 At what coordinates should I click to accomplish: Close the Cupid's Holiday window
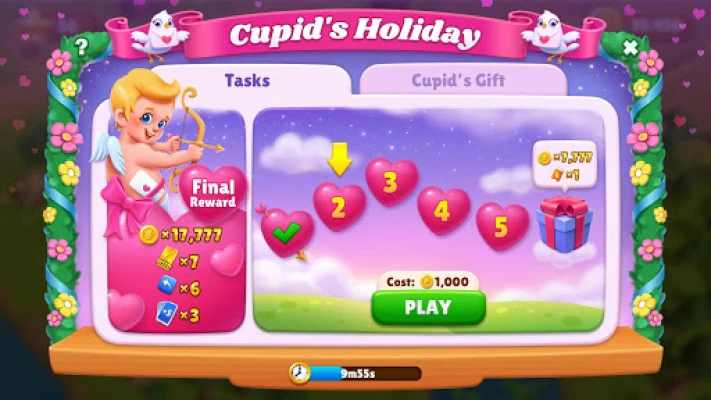tap(630, 47)
